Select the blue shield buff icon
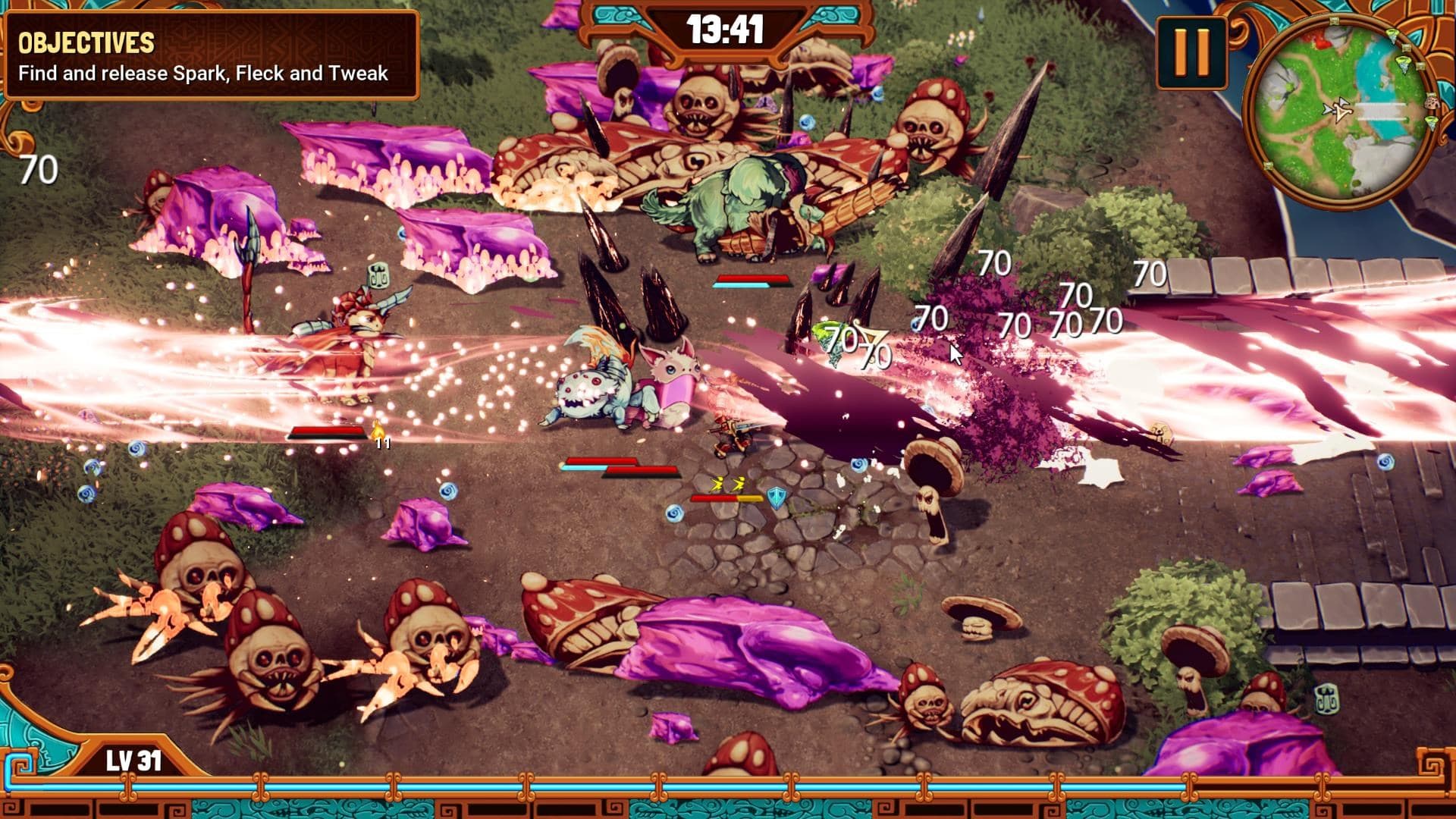This screenshot has height=819, width=1456. click(777, 498)
